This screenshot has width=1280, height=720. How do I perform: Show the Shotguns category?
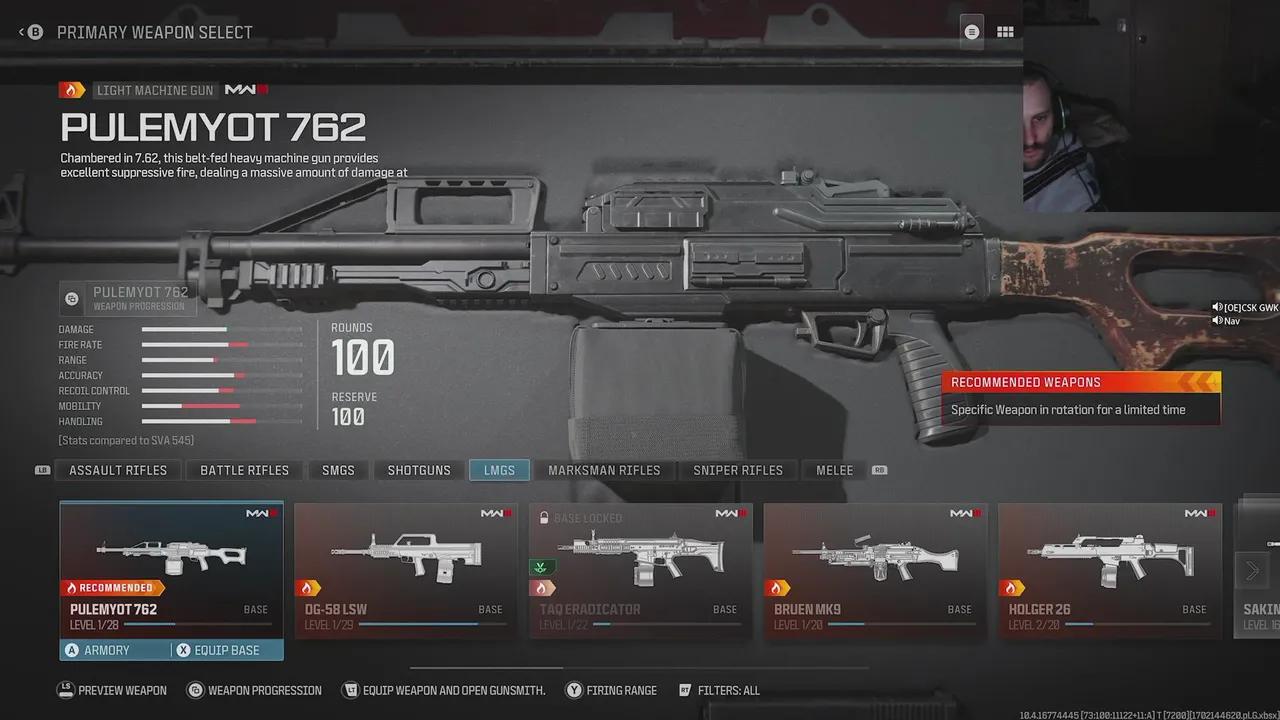[x=419, y=470]
